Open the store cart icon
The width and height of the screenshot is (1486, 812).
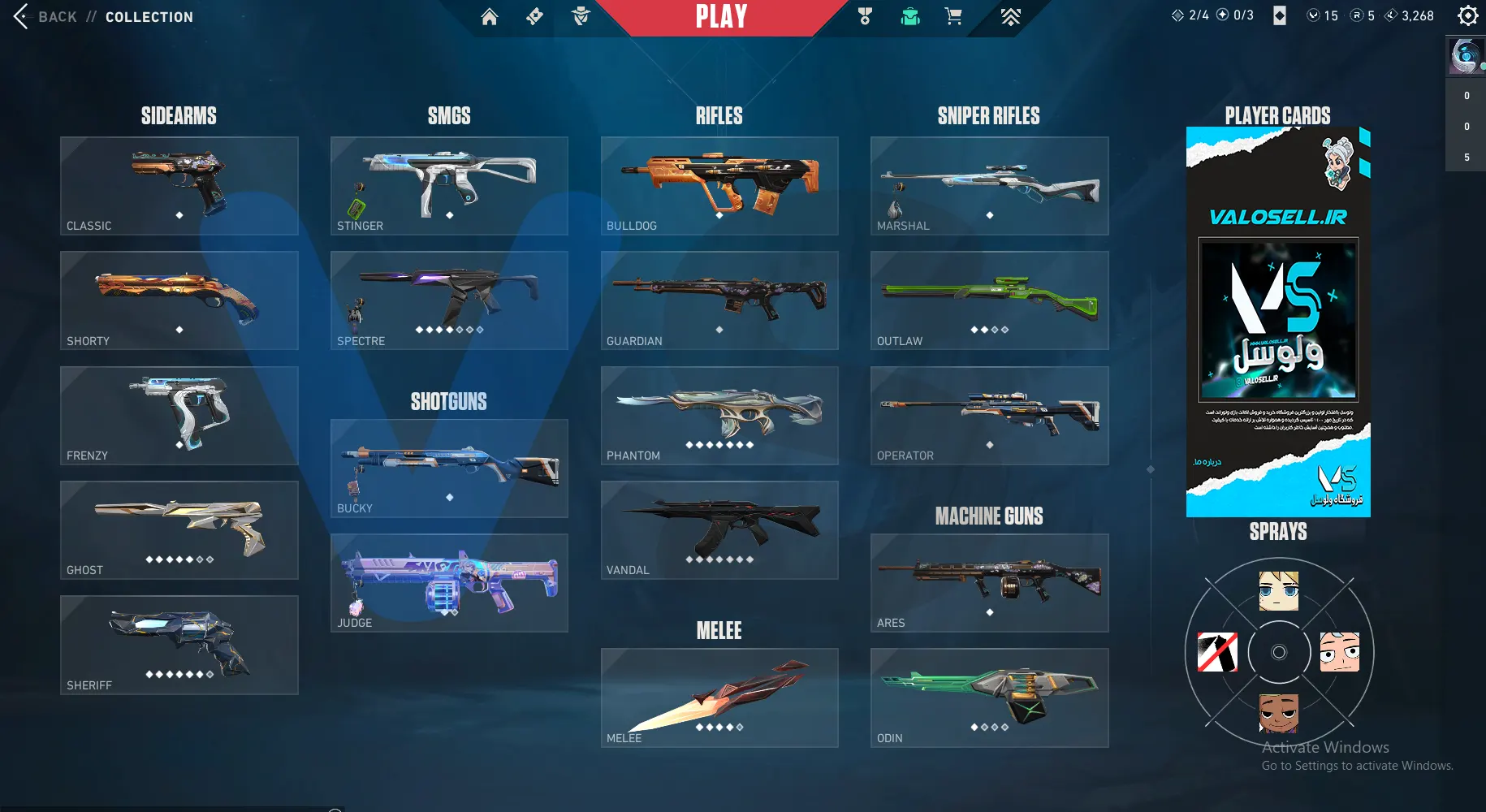[953, 16]
